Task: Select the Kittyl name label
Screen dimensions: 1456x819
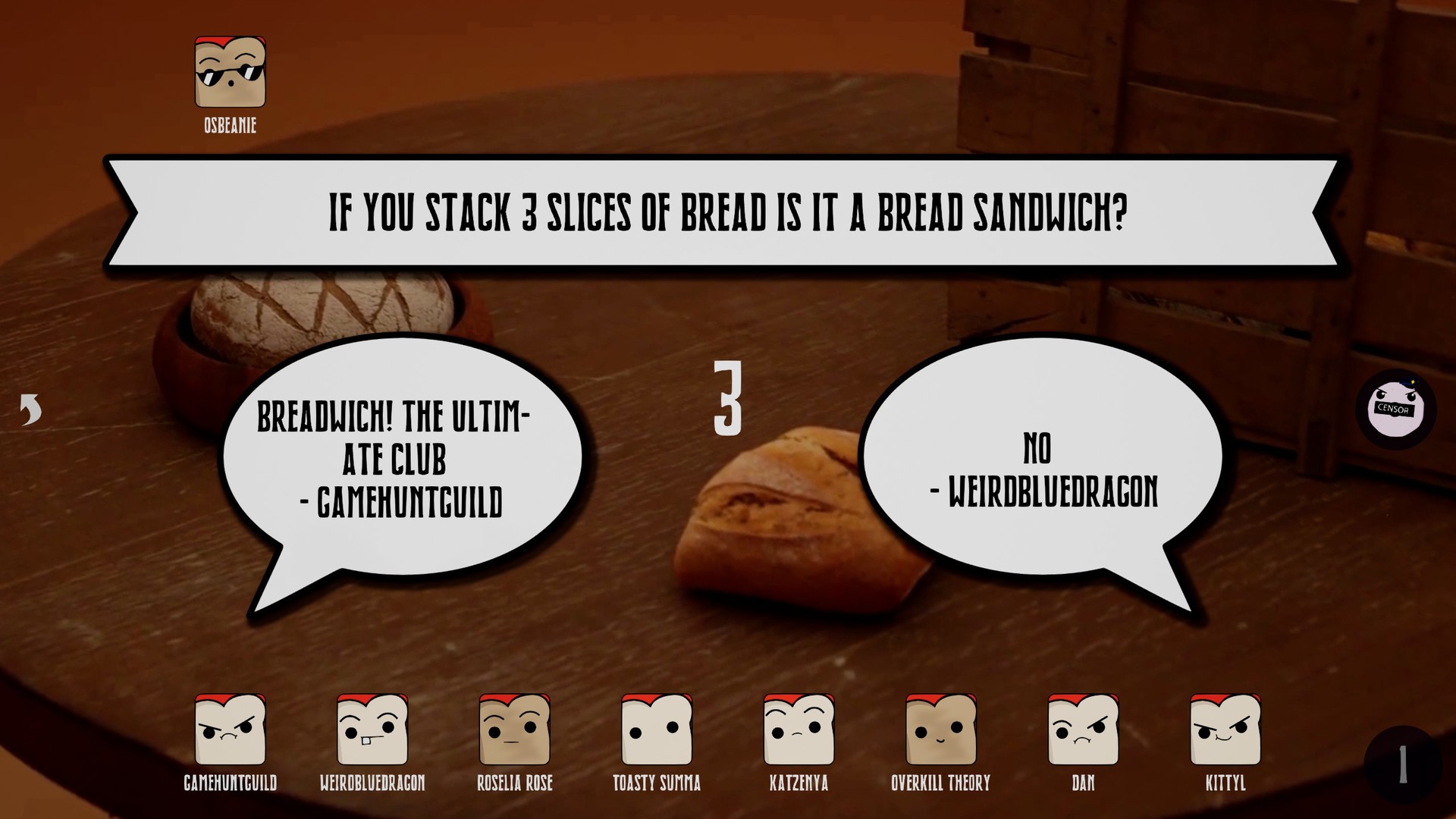Action: [x=1223, y=783]
